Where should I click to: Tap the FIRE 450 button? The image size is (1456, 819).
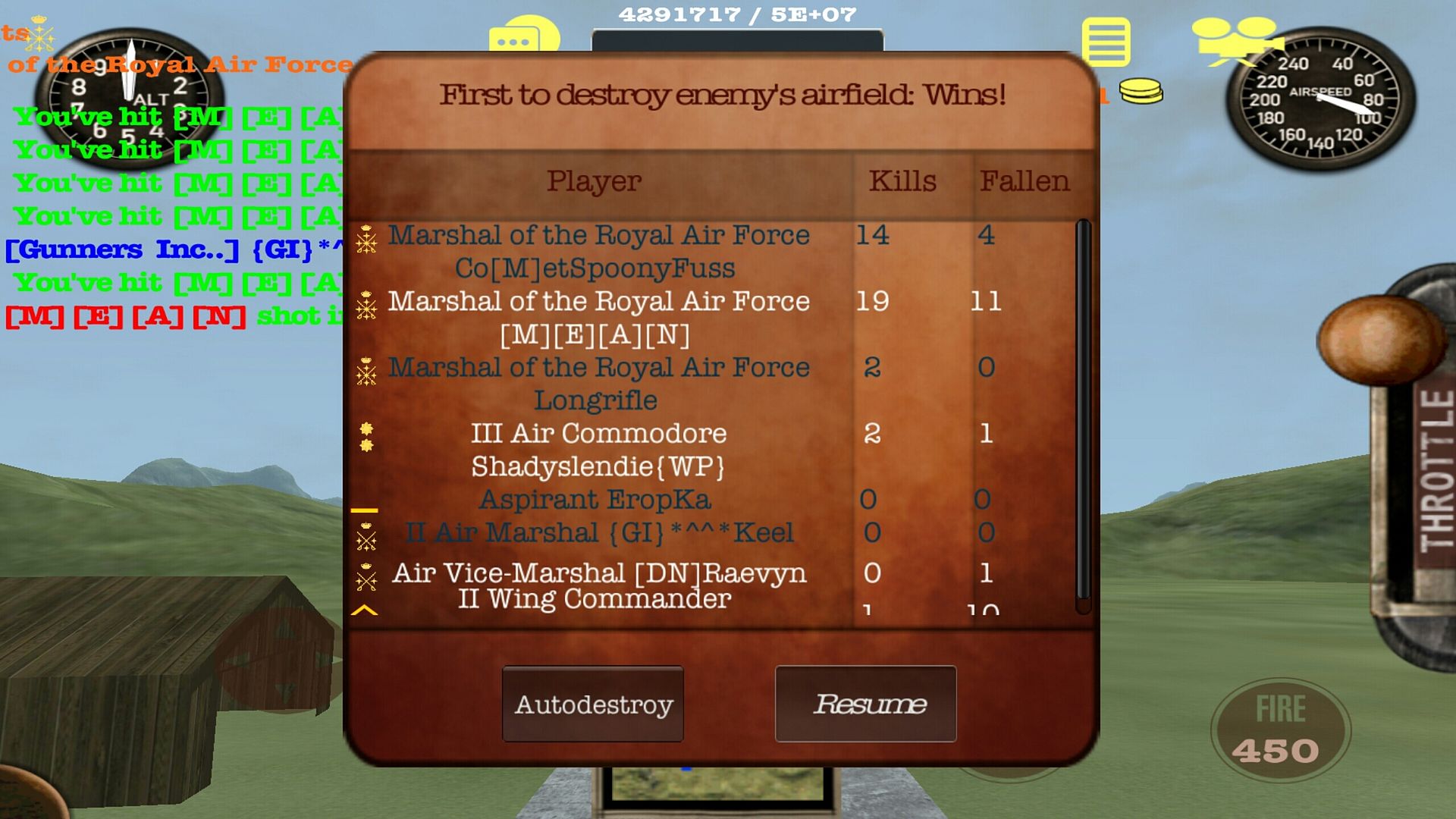coord(1280,730)
